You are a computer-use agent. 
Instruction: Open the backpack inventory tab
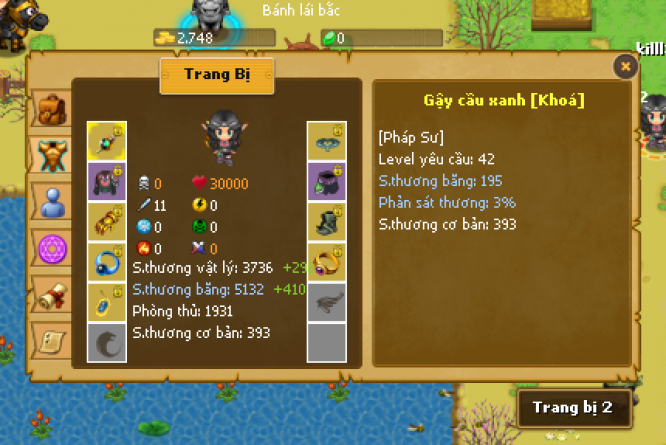(49, 108)
